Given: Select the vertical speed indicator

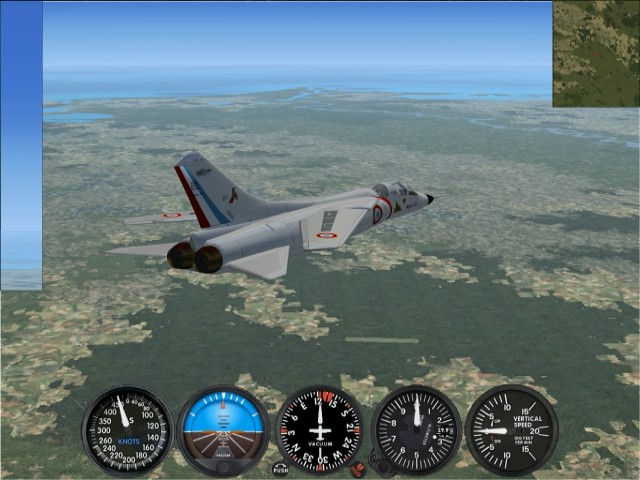Looking at the screenshot, I should coord(511,430).
